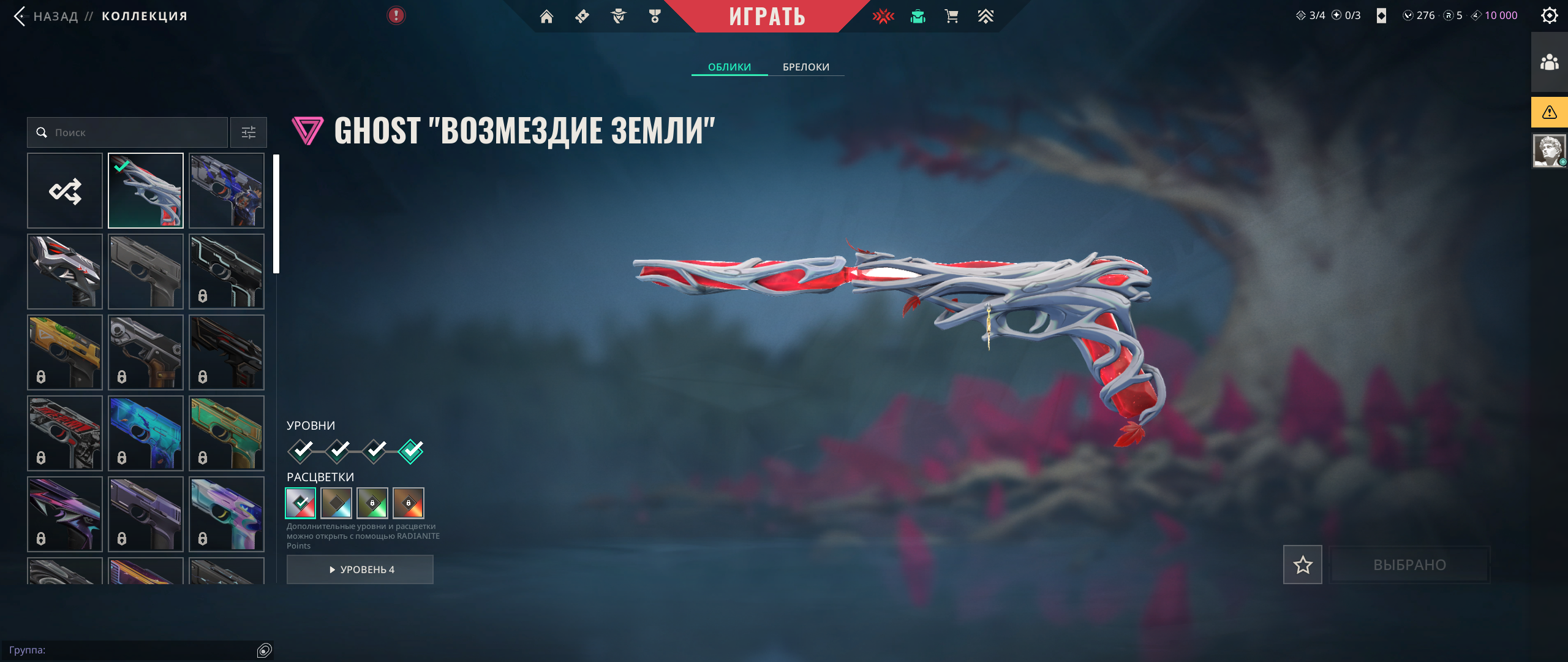
Task: Open the store cart icon
Action: tap(951, 17)
